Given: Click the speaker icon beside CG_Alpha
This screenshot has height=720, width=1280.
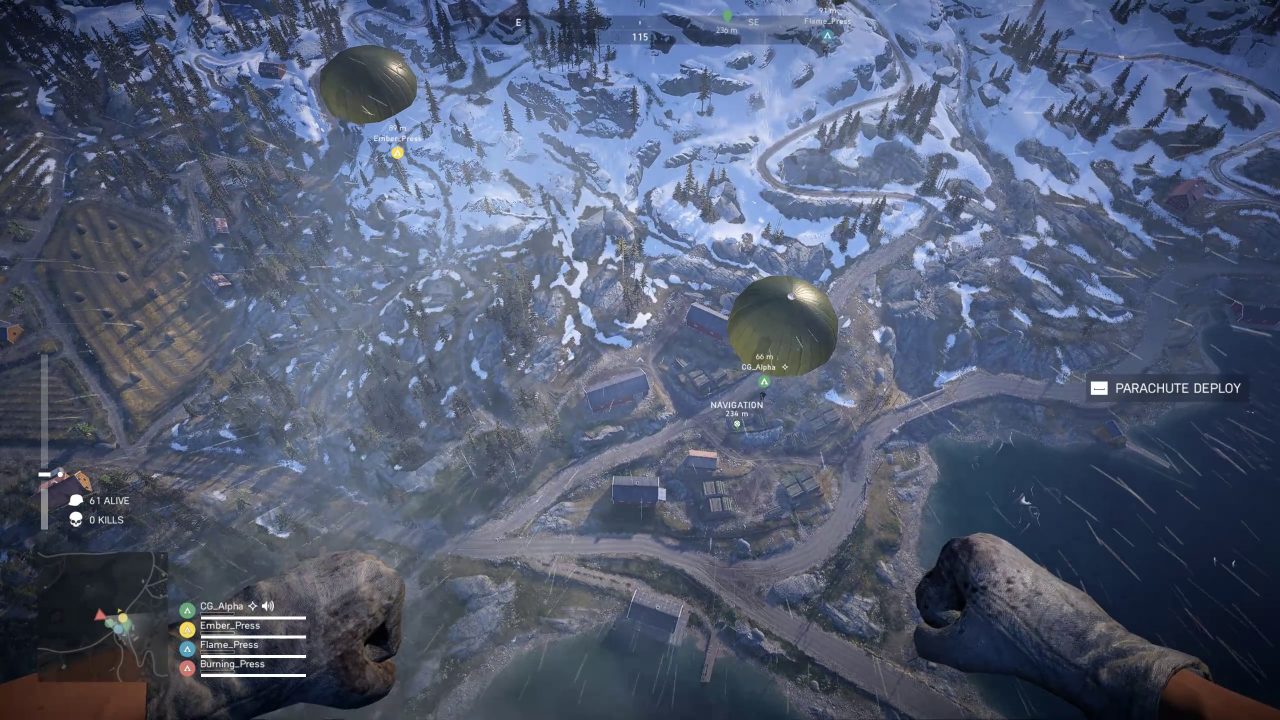Looking at the screenshot, I should coord(268,606).
